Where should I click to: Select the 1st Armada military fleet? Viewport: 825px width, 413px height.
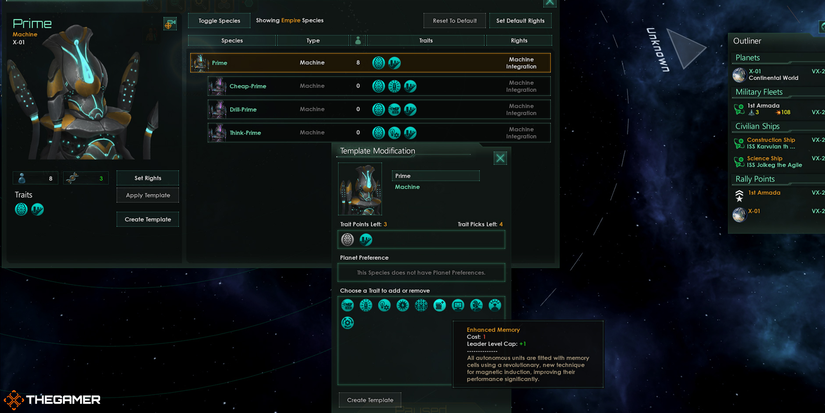(x=768, y=109)
